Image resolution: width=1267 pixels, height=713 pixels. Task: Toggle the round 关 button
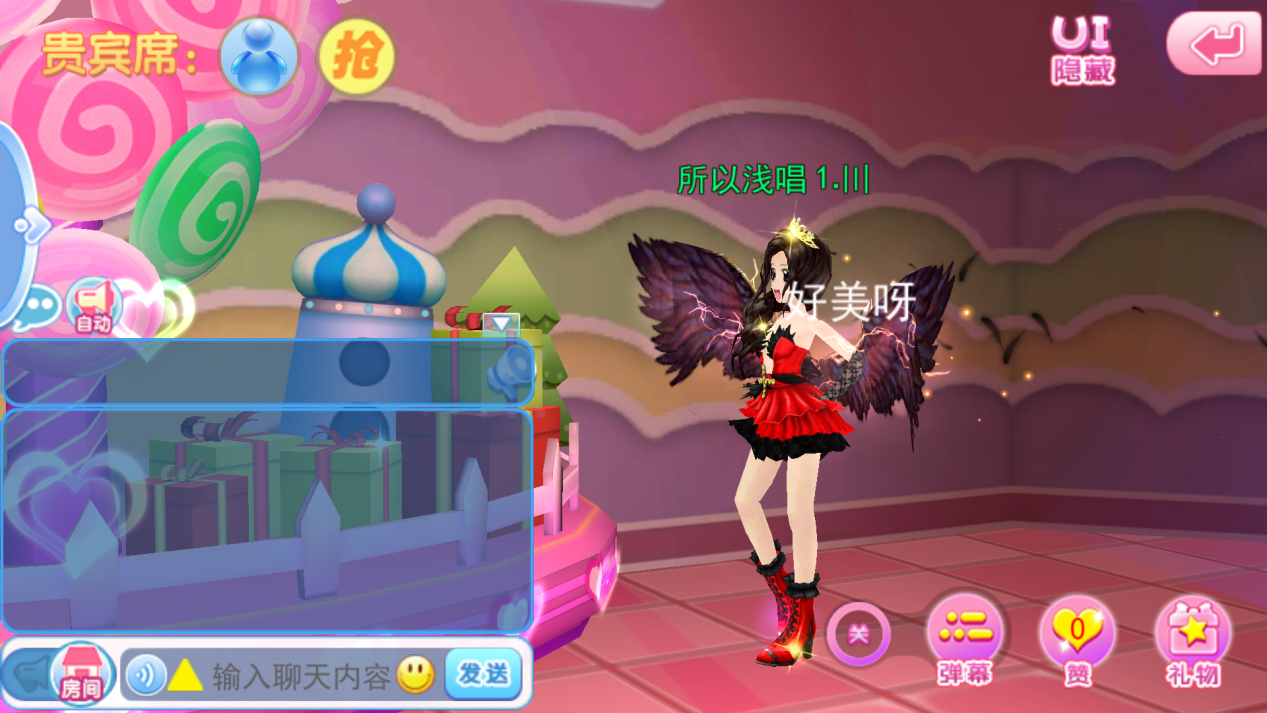coord(858,634)
